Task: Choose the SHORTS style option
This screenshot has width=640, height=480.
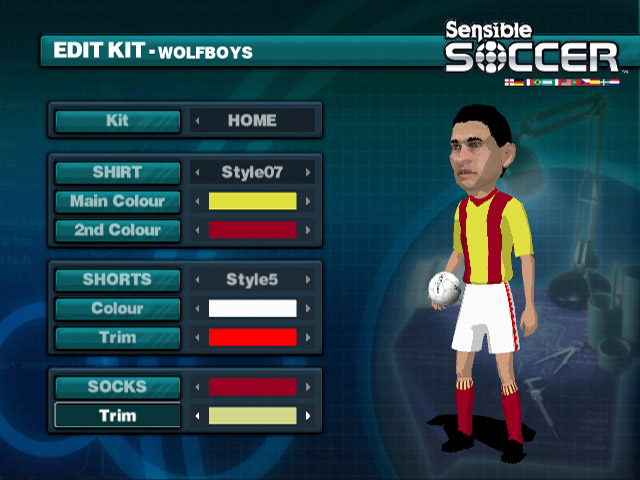Action: pos(118,279)
